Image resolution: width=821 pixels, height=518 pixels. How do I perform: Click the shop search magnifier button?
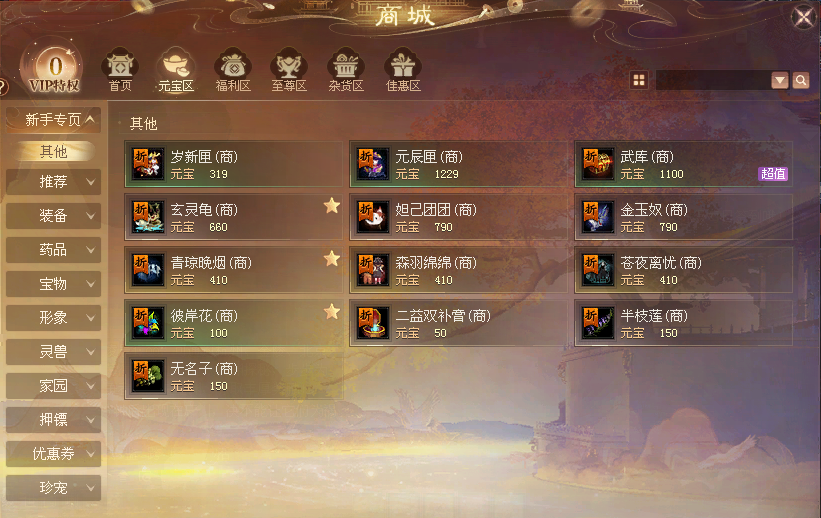(800, 81)
